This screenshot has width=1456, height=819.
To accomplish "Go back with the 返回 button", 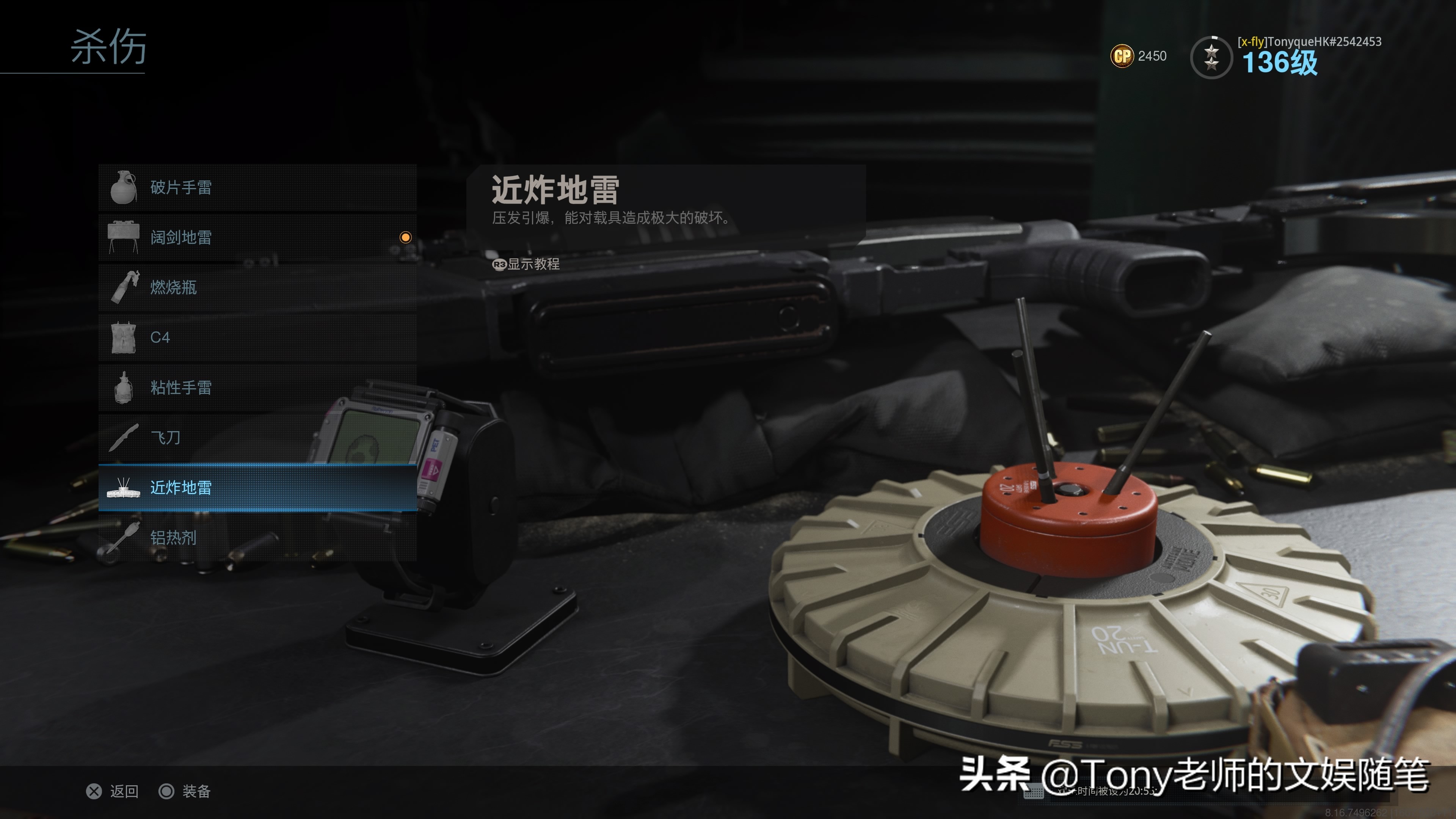I will [x=113, y=791].
